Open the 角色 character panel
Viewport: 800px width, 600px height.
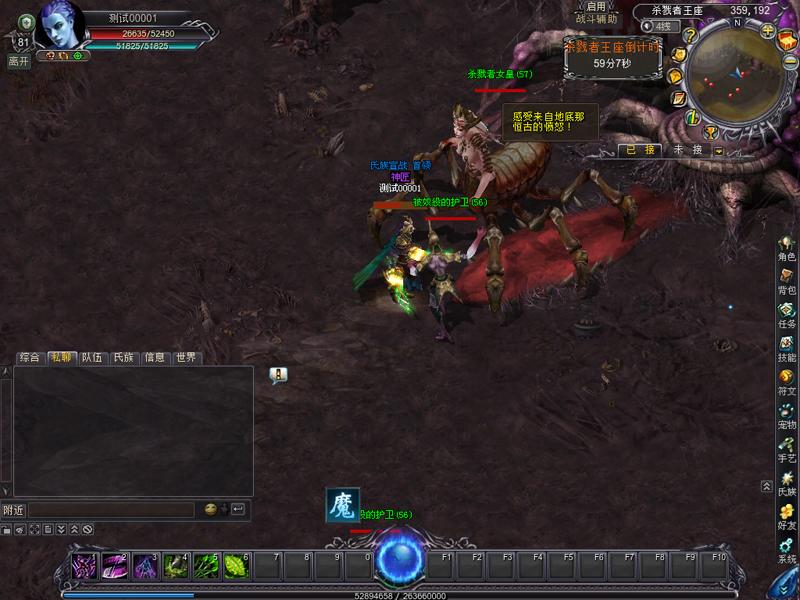pos(787,249)
